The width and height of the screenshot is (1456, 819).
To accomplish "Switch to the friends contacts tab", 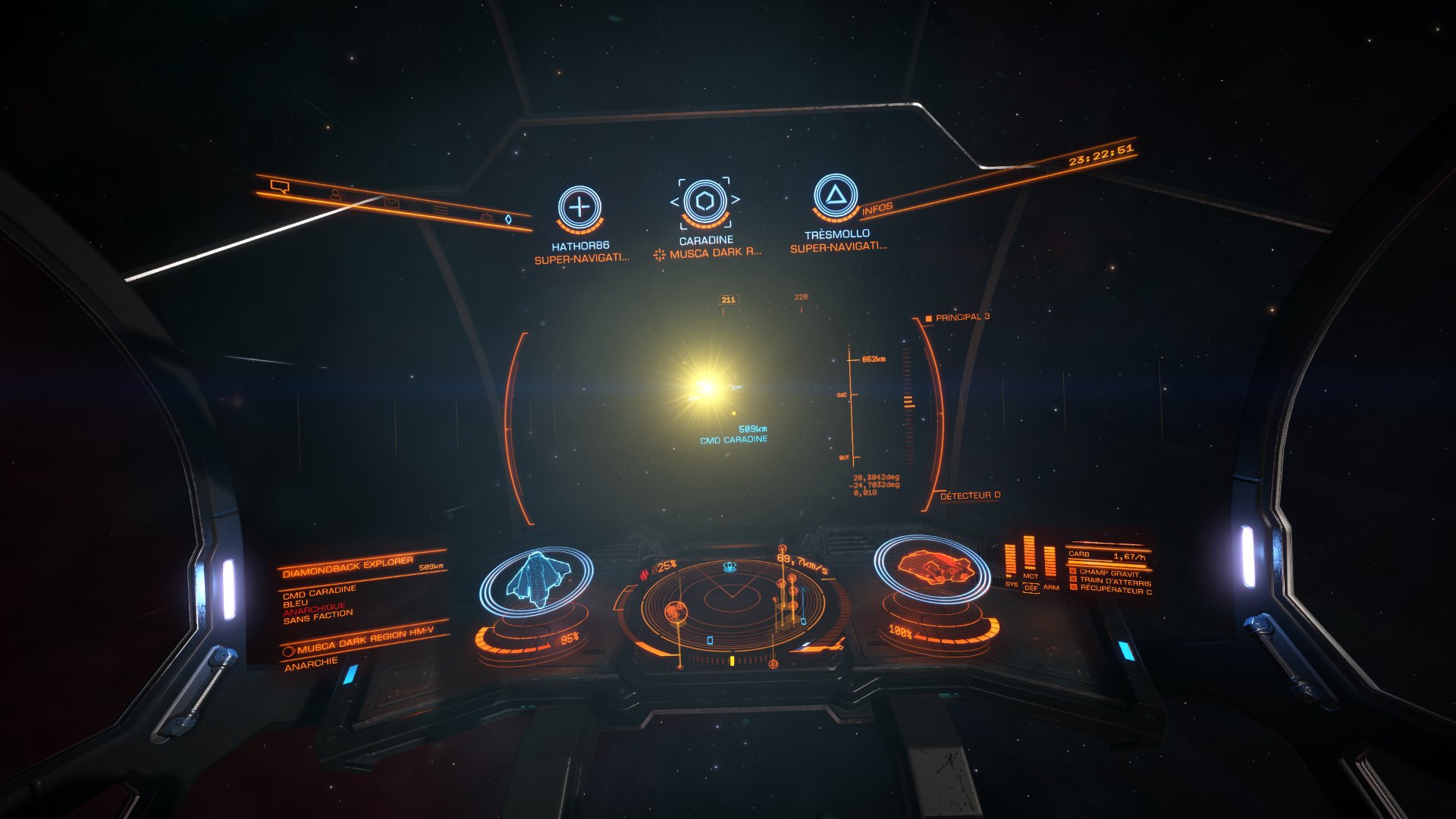I will click(337, 196).
